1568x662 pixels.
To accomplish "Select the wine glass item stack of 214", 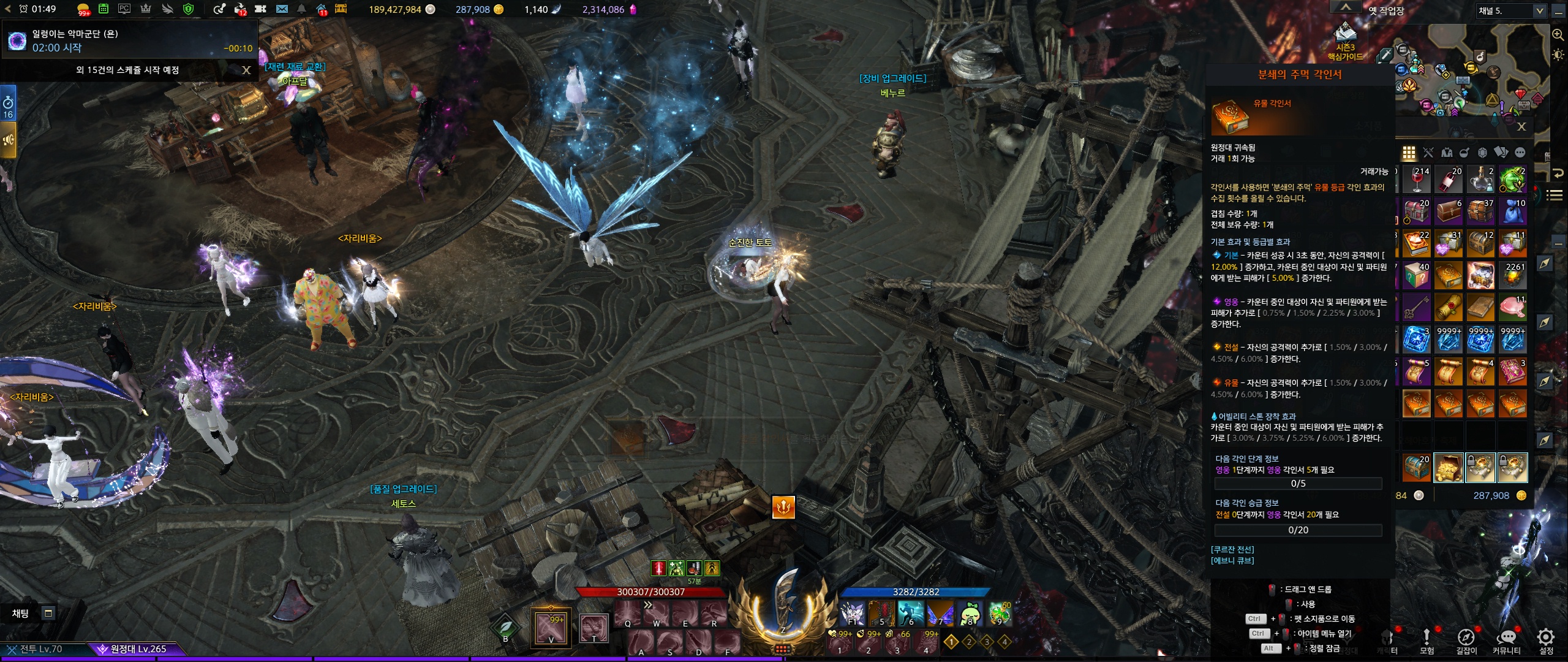I will (x=1417, y=179).
